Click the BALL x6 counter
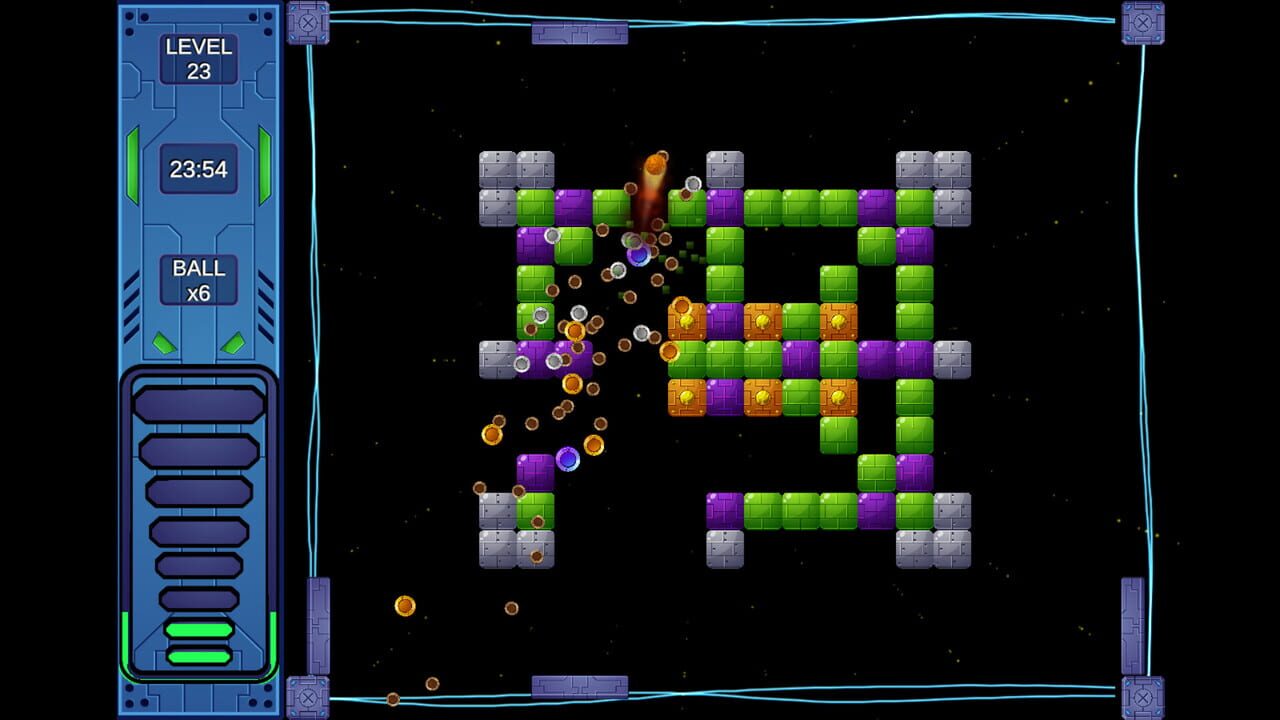This screenshot has height=720, width=1280. click(197, 282)
